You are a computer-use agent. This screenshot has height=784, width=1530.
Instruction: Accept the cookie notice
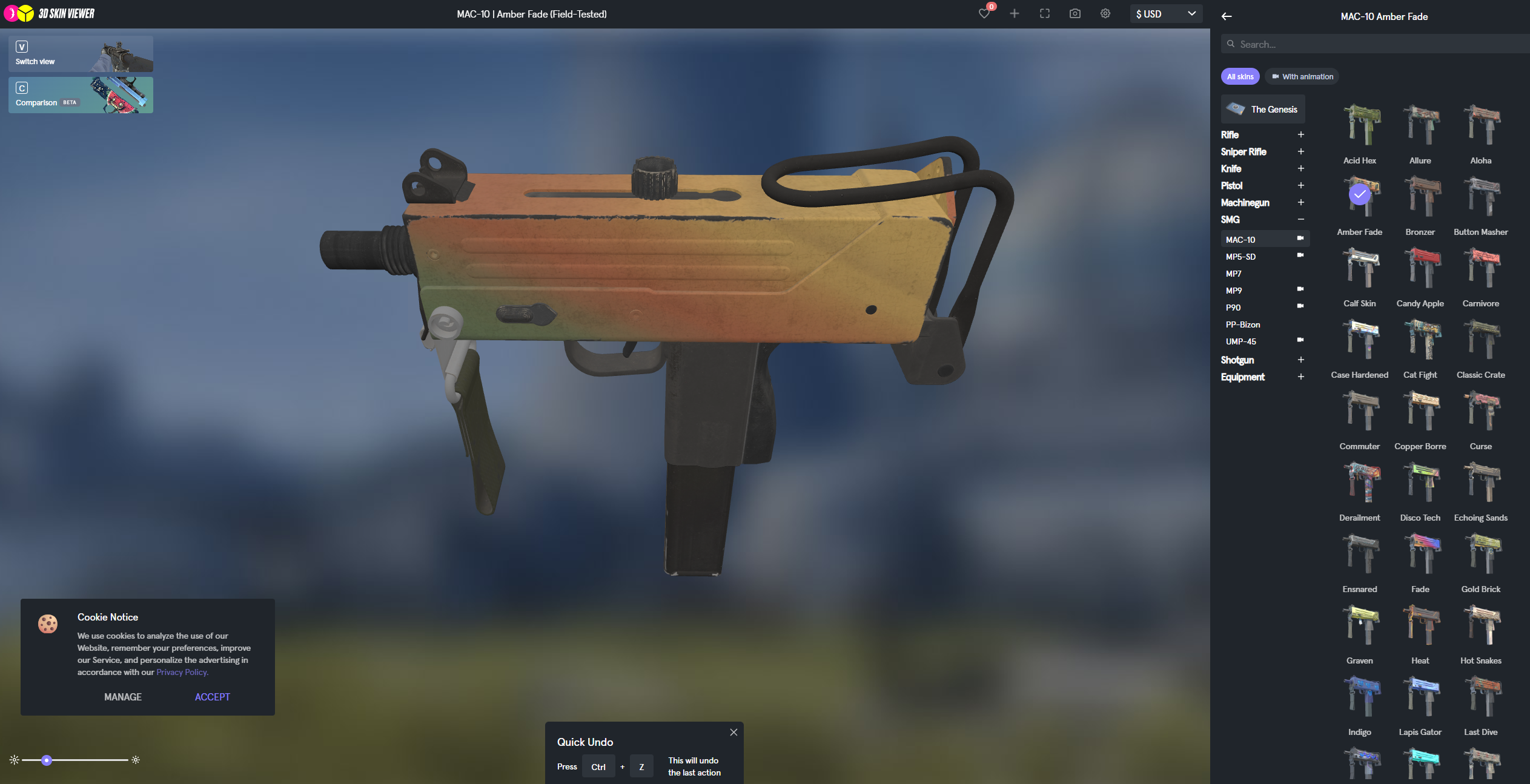pos(212,697)
